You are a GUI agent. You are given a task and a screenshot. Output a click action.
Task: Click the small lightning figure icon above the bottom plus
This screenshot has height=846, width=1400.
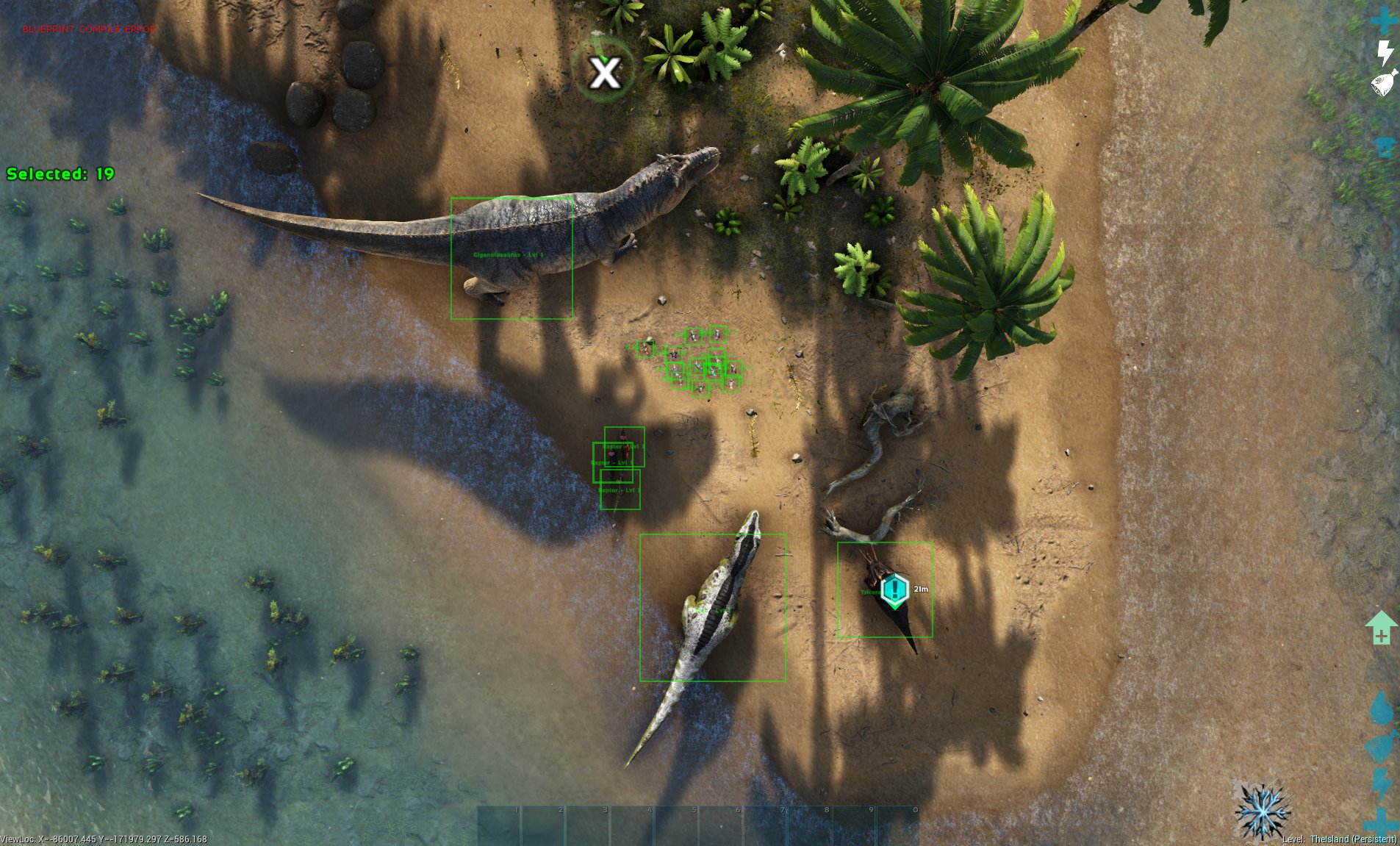[1380, 784]
